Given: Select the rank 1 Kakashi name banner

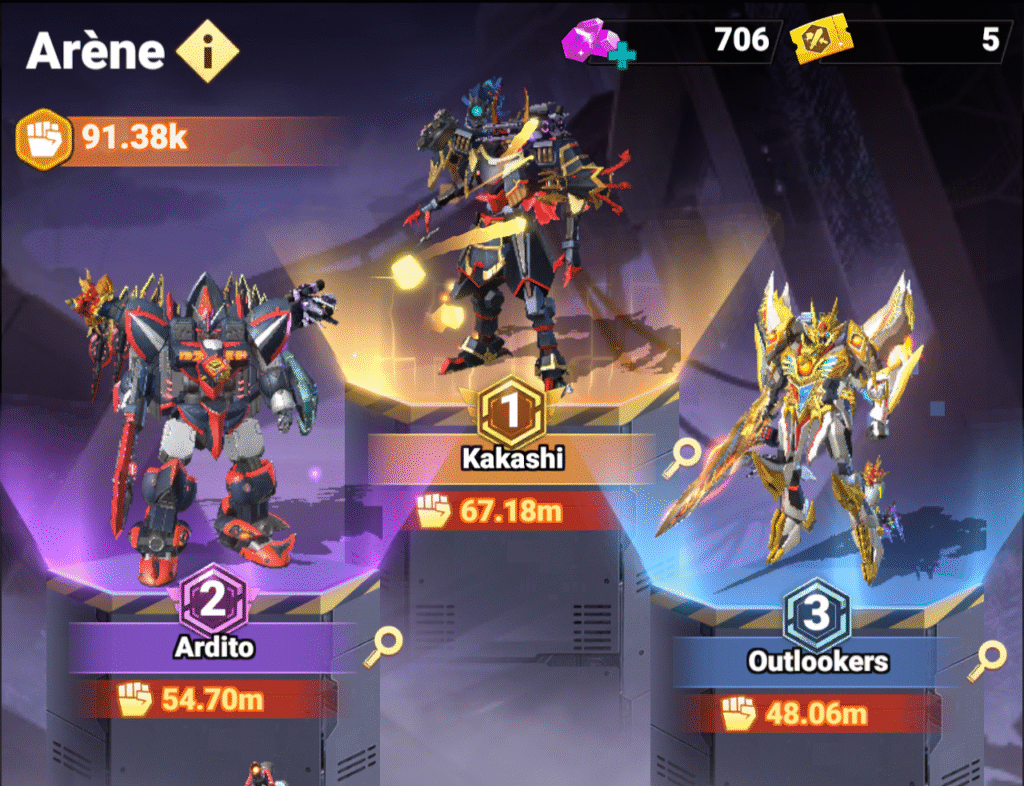Looking at the screenshot, I should point(512,458).
